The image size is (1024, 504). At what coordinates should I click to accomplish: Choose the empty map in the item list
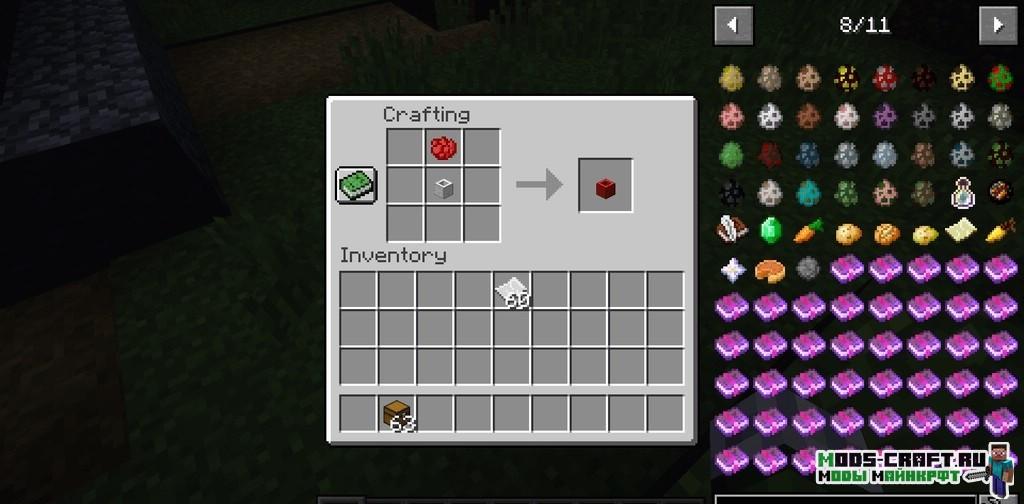[x=961, y=231]
